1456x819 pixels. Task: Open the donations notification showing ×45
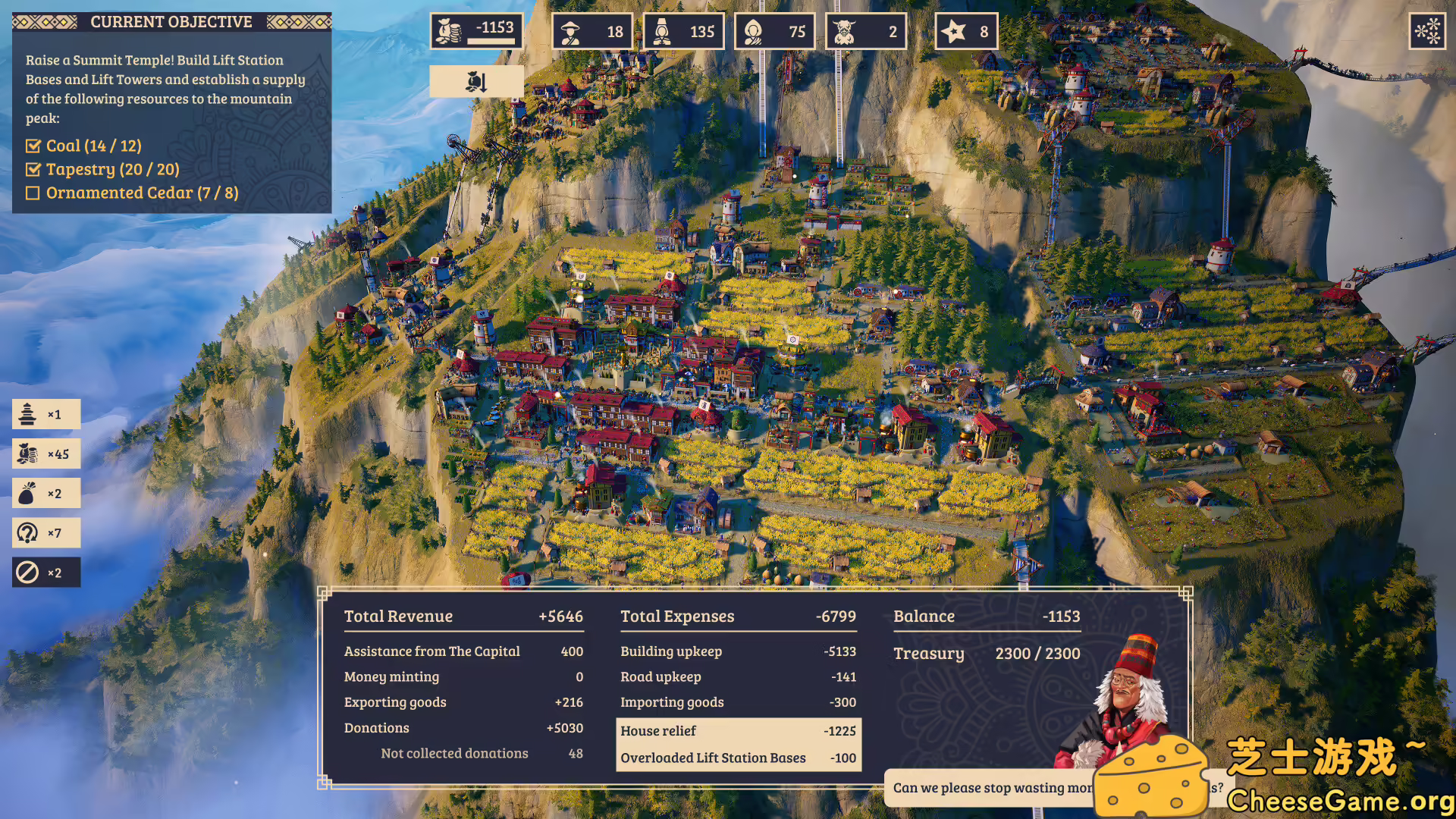(46, 453)
